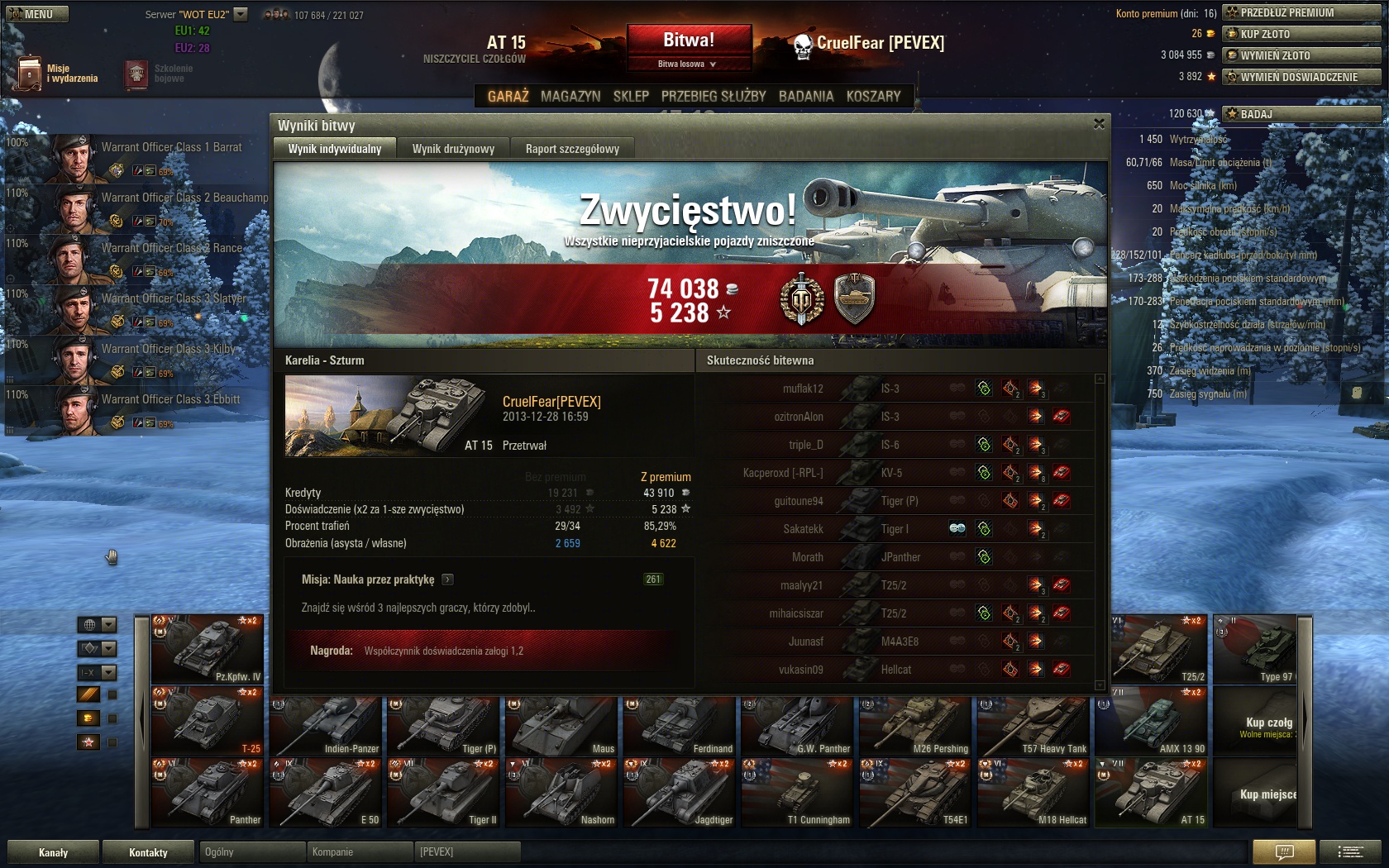Switch to the [PEVEX] clan chat tab
This screenshot has width=1389, height=868.
(467, 851)
